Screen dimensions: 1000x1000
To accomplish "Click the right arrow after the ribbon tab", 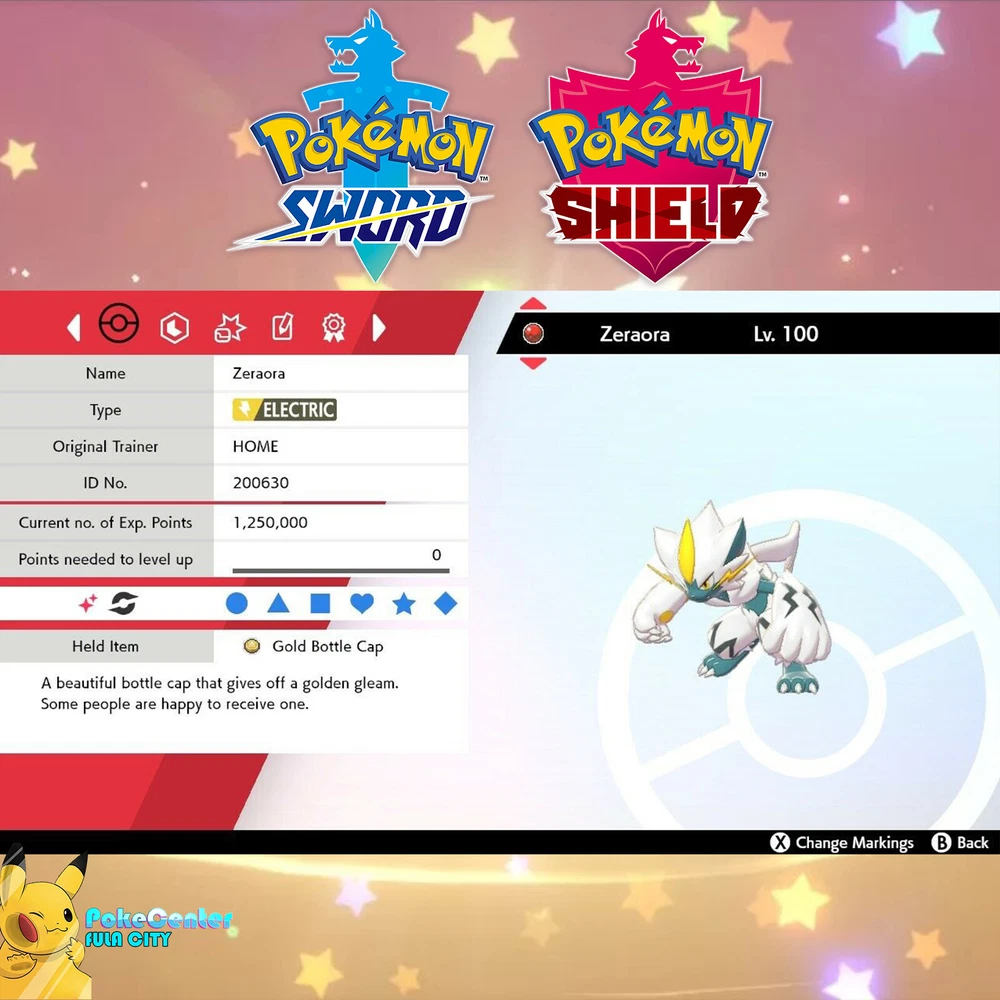I will [379, 327].
